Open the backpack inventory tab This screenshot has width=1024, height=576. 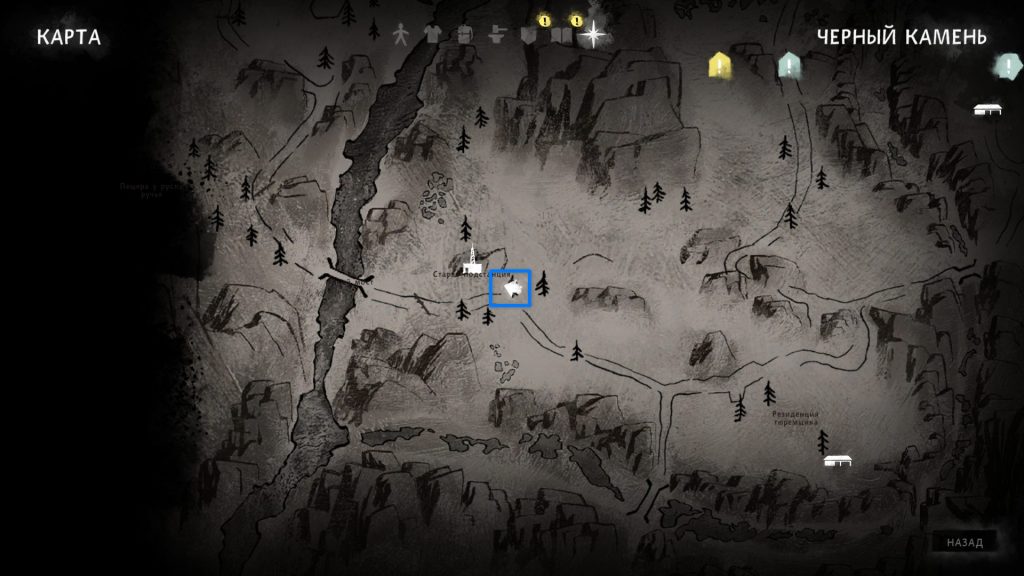pyautogui.click(x=464, y=34)
